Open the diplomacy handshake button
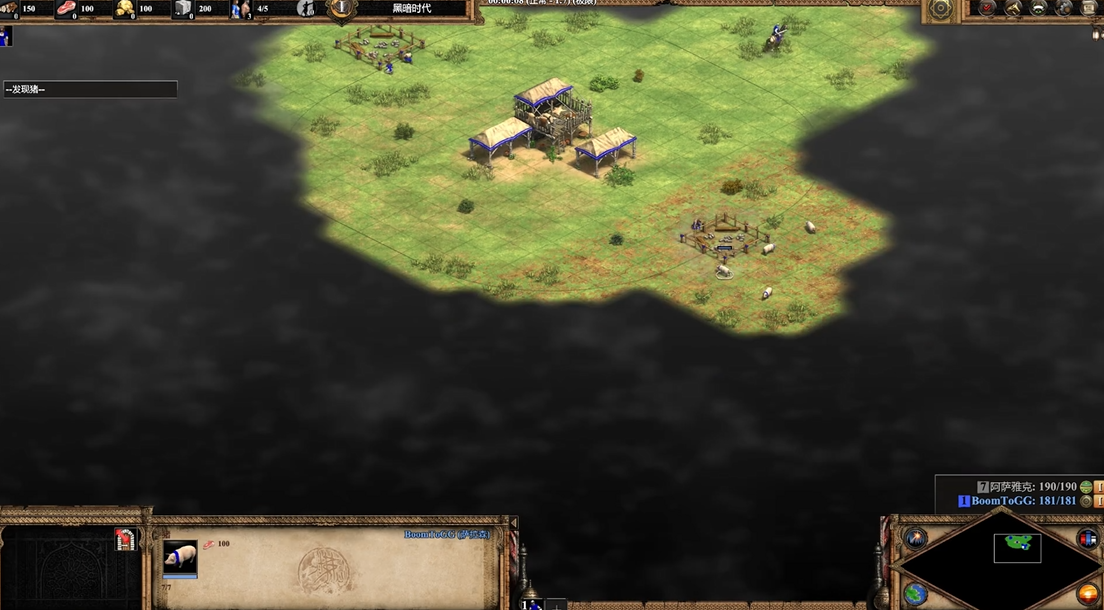This screenshot has height=610, width=1104. point(1040,8)
